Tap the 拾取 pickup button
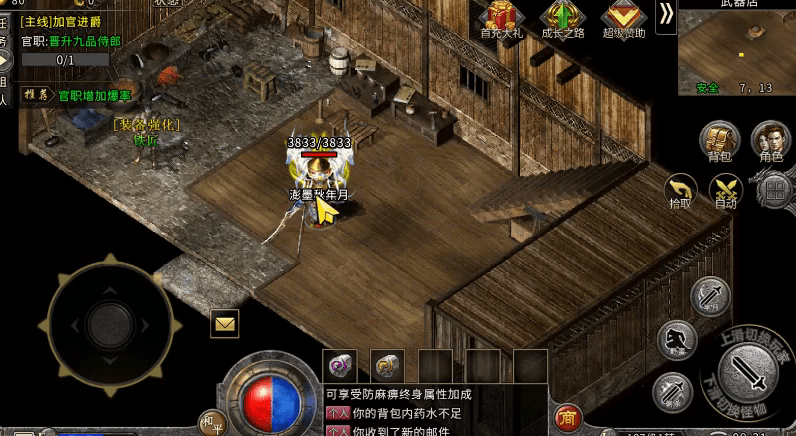The width and height of the screenshot is (796, 436). [x=681, y=190]
